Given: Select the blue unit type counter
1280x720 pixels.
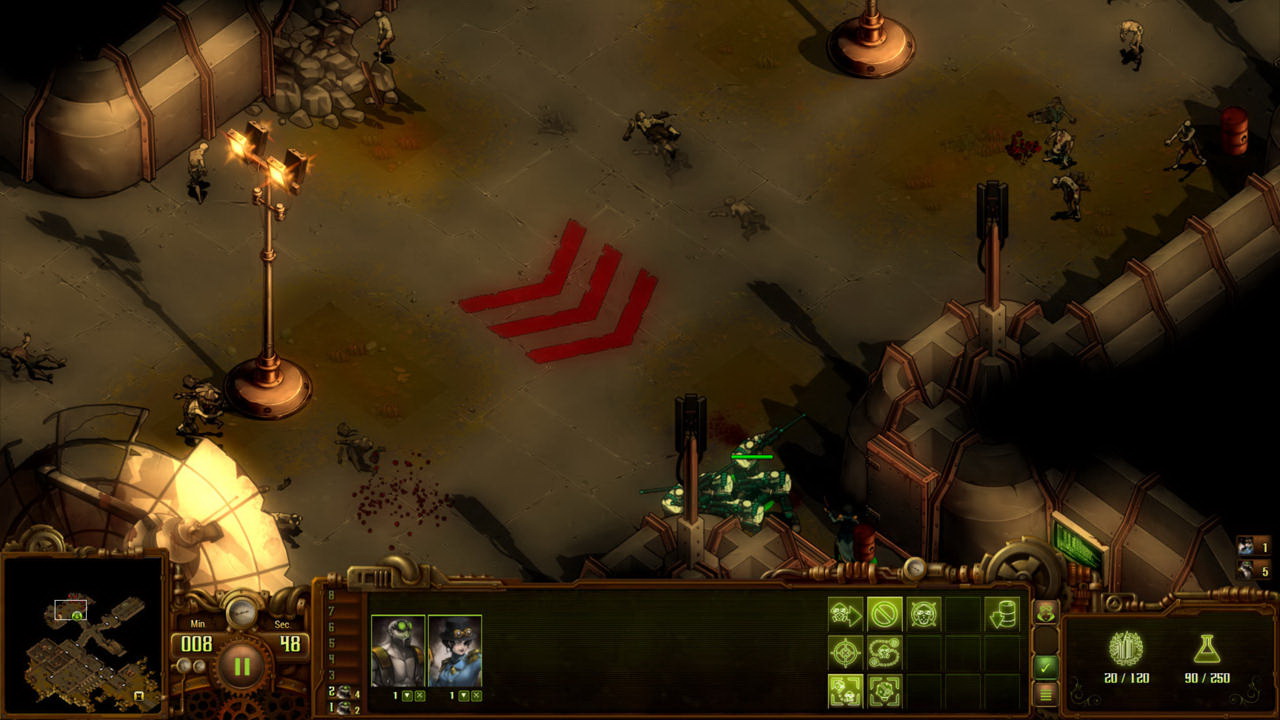Looking at the screenshot, I should 1252,547.
